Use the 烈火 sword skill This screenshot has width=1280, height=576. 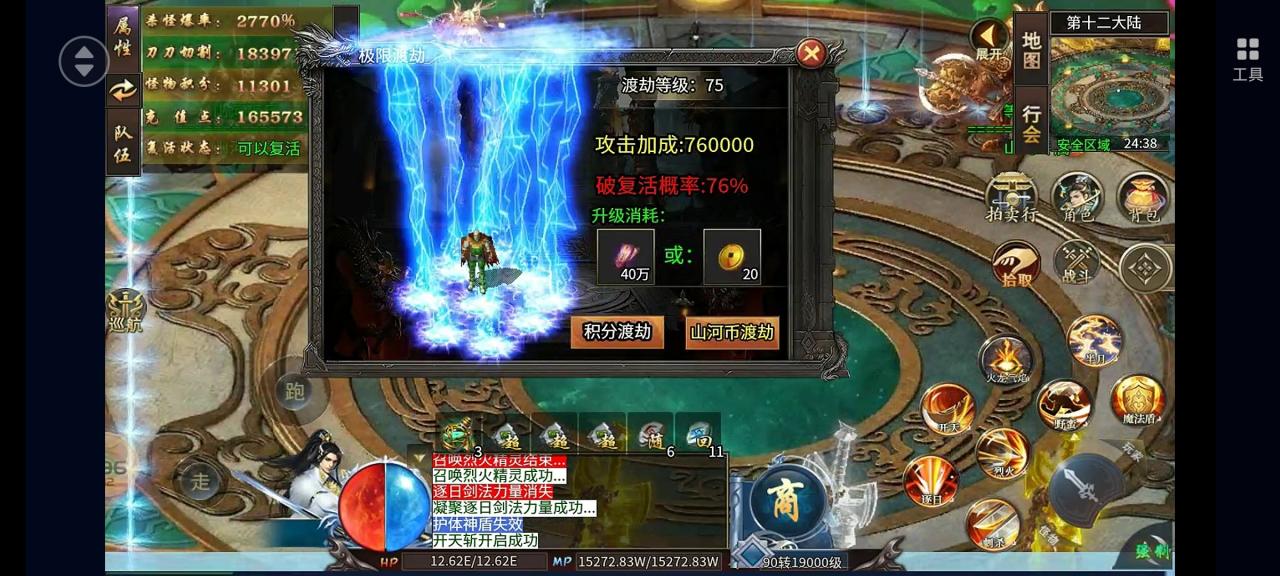coord(1002,452)
